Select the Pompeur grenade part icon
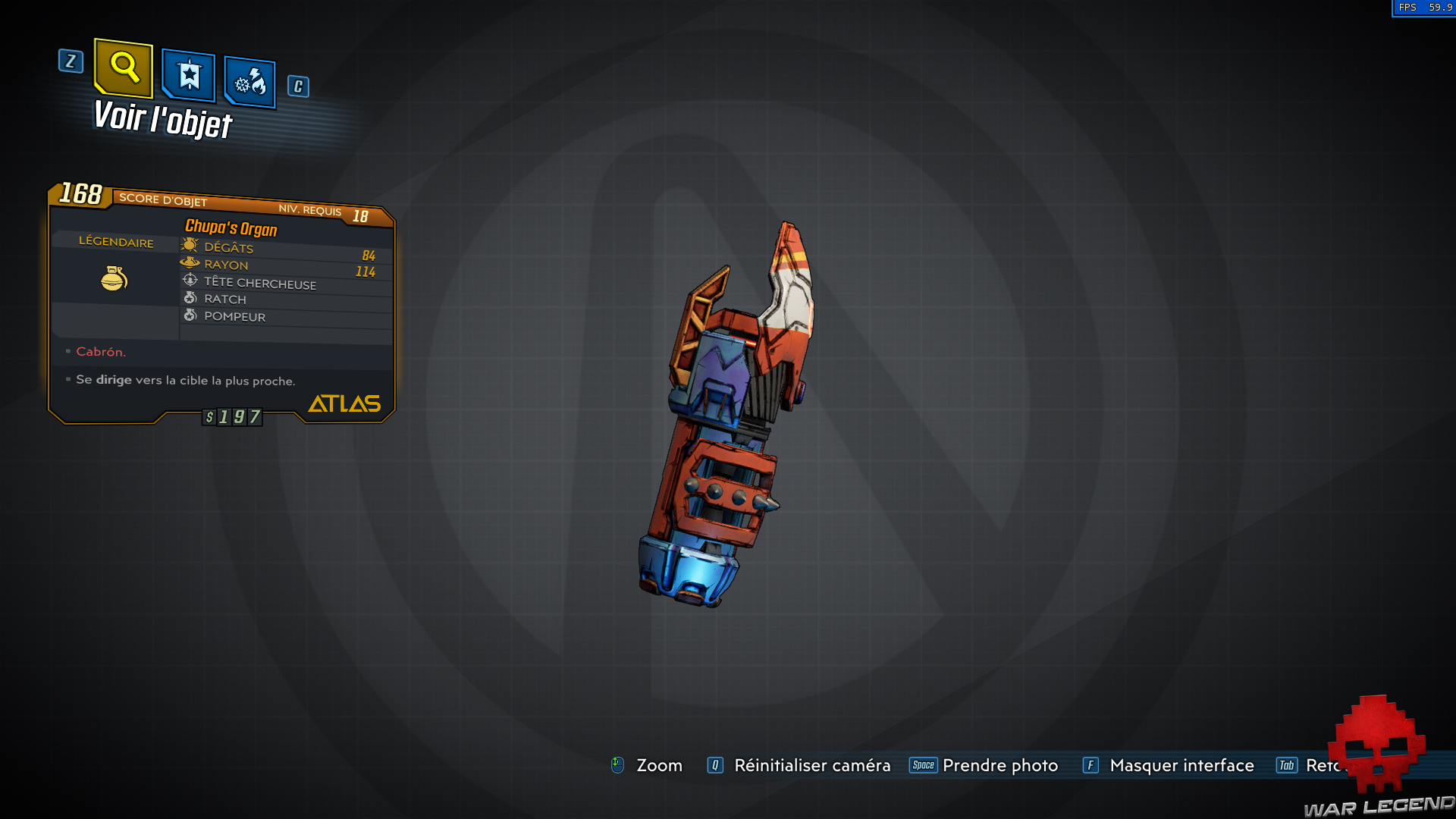 pyautogui.click(x=190, y=315)
